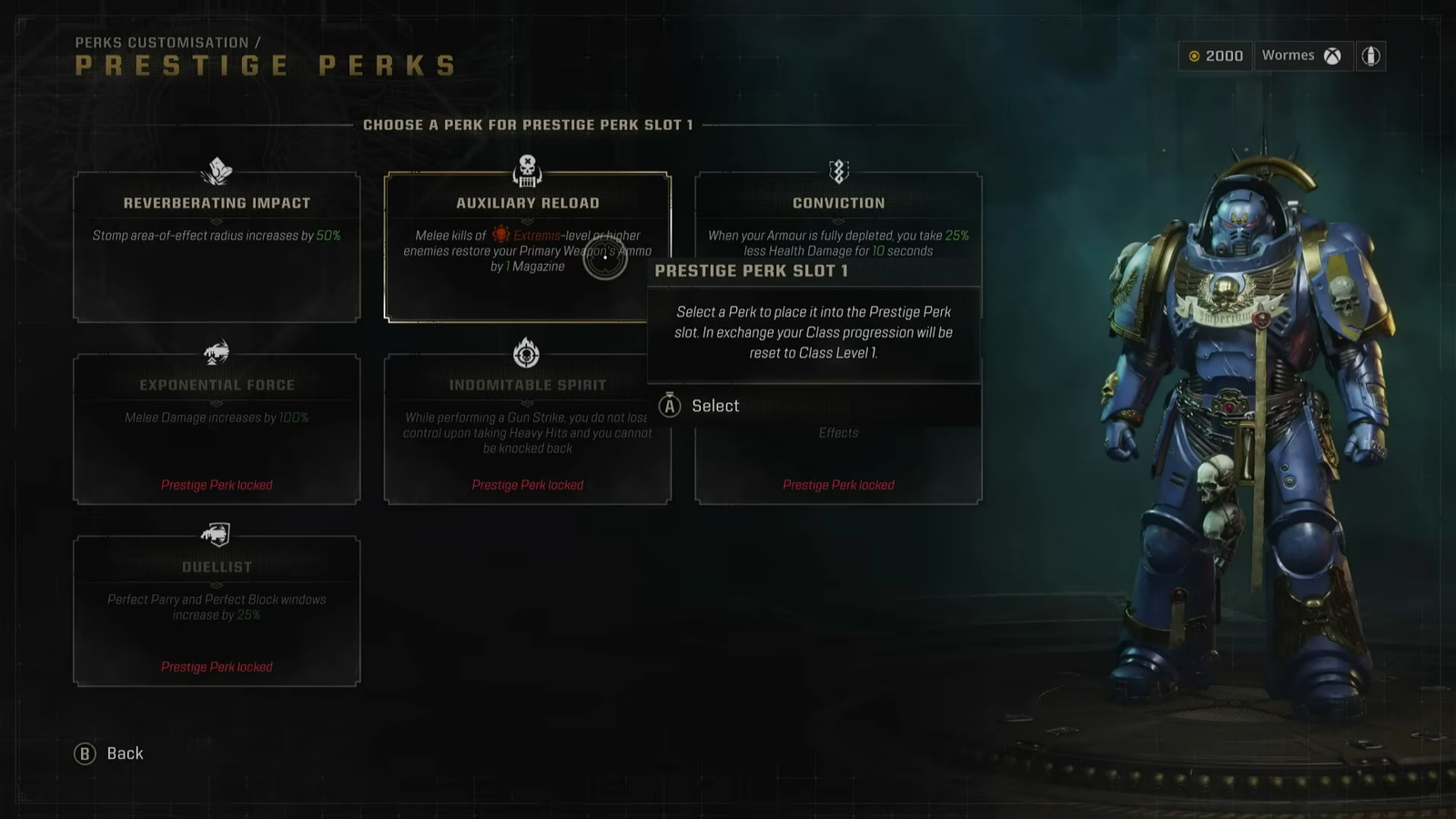Open the Wormes player profile
The width and height of the screenshot is (1456, 819).
1301,56
